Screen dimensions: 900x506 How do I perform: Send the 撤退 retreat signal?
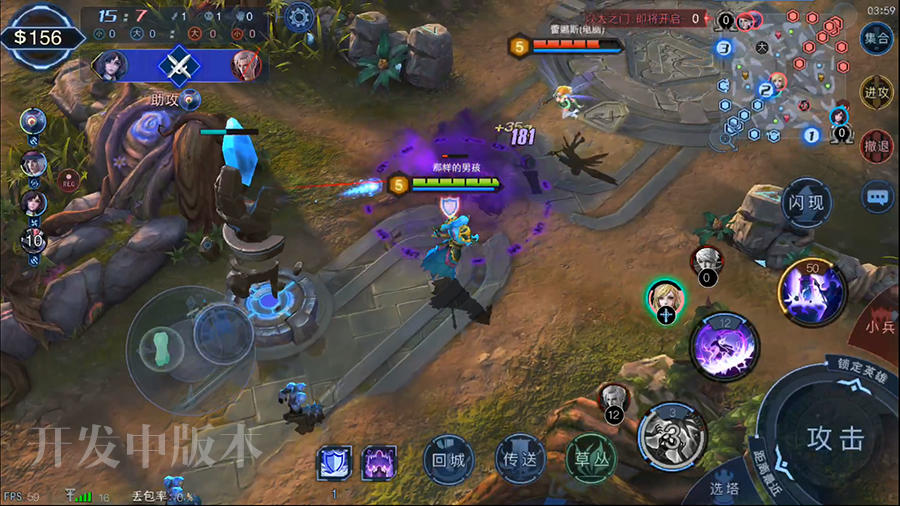[876, 146]
